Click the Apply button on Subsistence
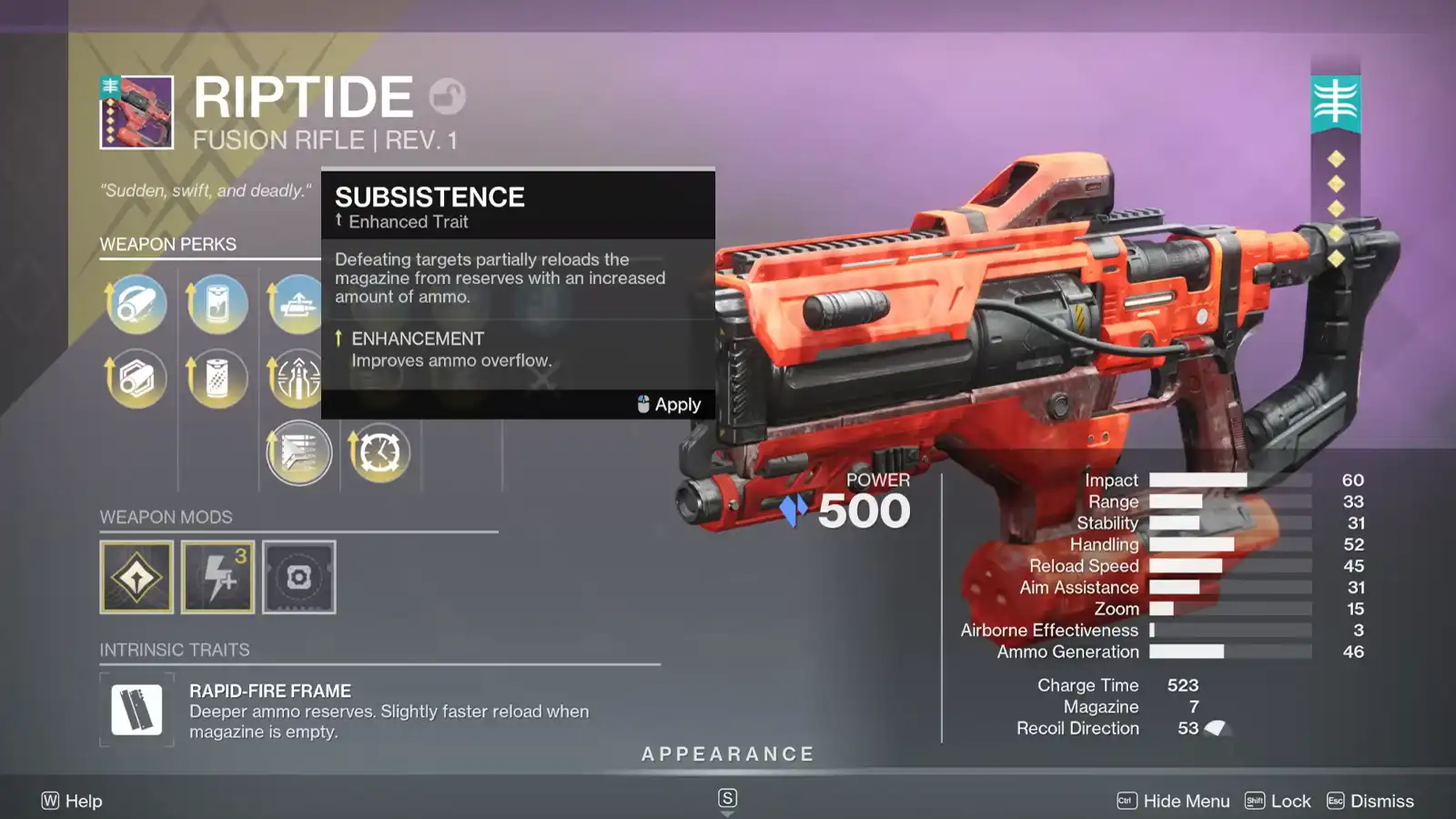This screenshot has width=1456, height=819. [x=677, y=404]
